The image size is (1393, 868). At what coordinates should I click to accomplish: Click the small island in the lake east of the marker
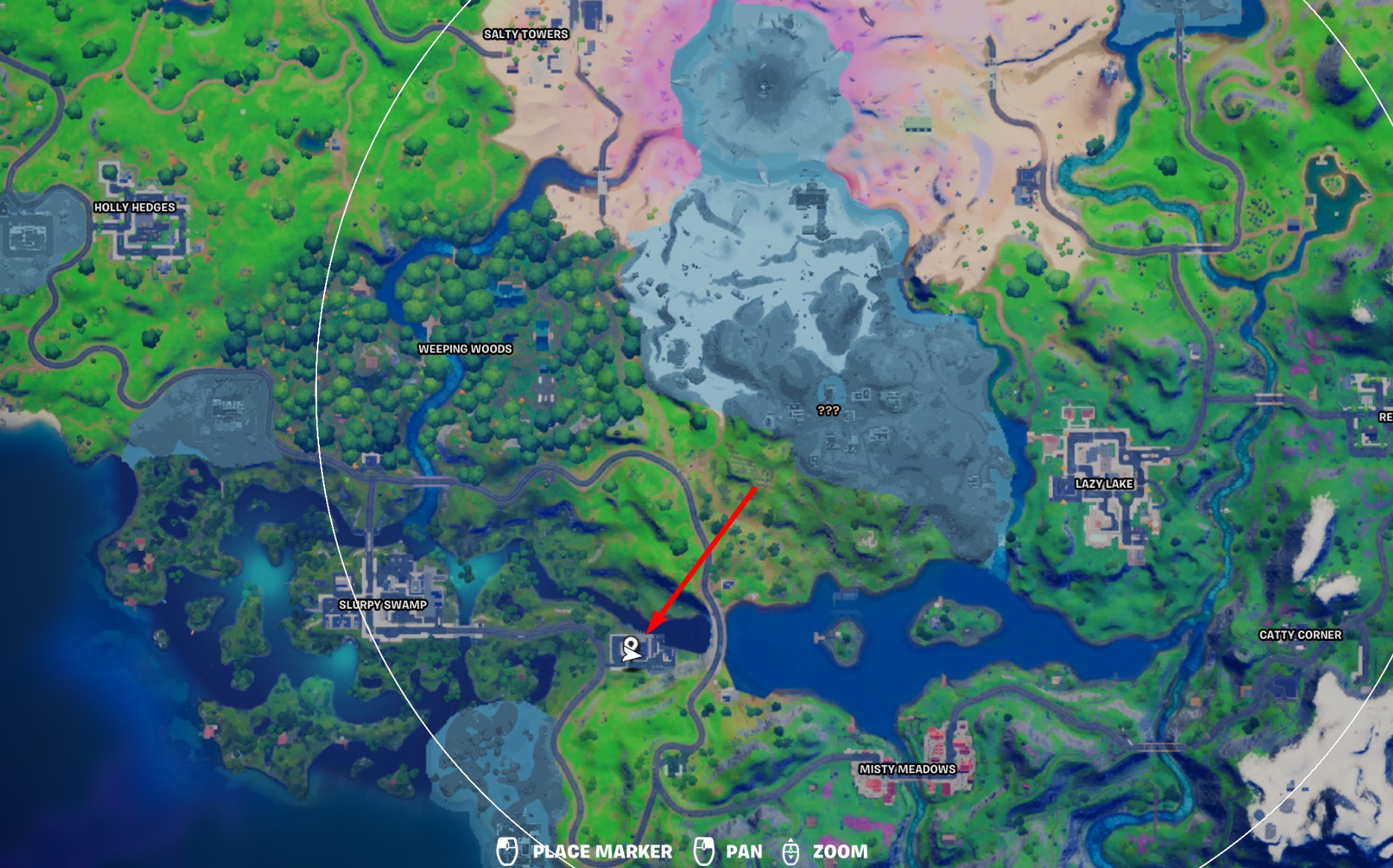point(844,643)
